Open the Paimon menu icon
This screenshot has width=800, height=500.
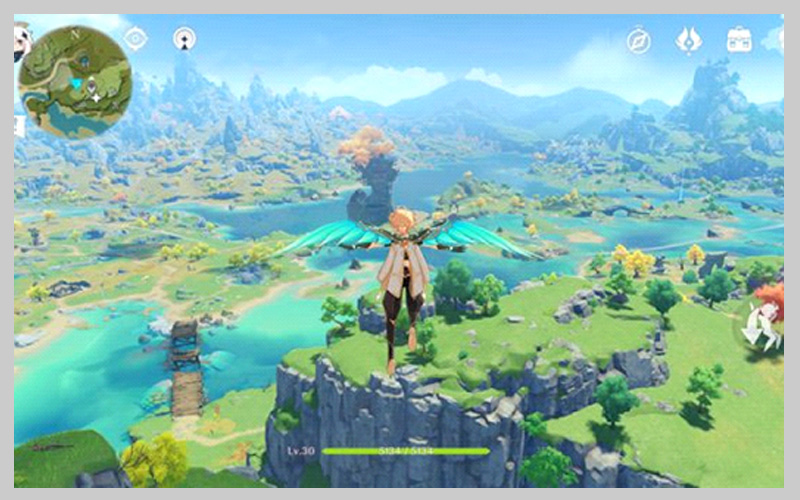23,41
